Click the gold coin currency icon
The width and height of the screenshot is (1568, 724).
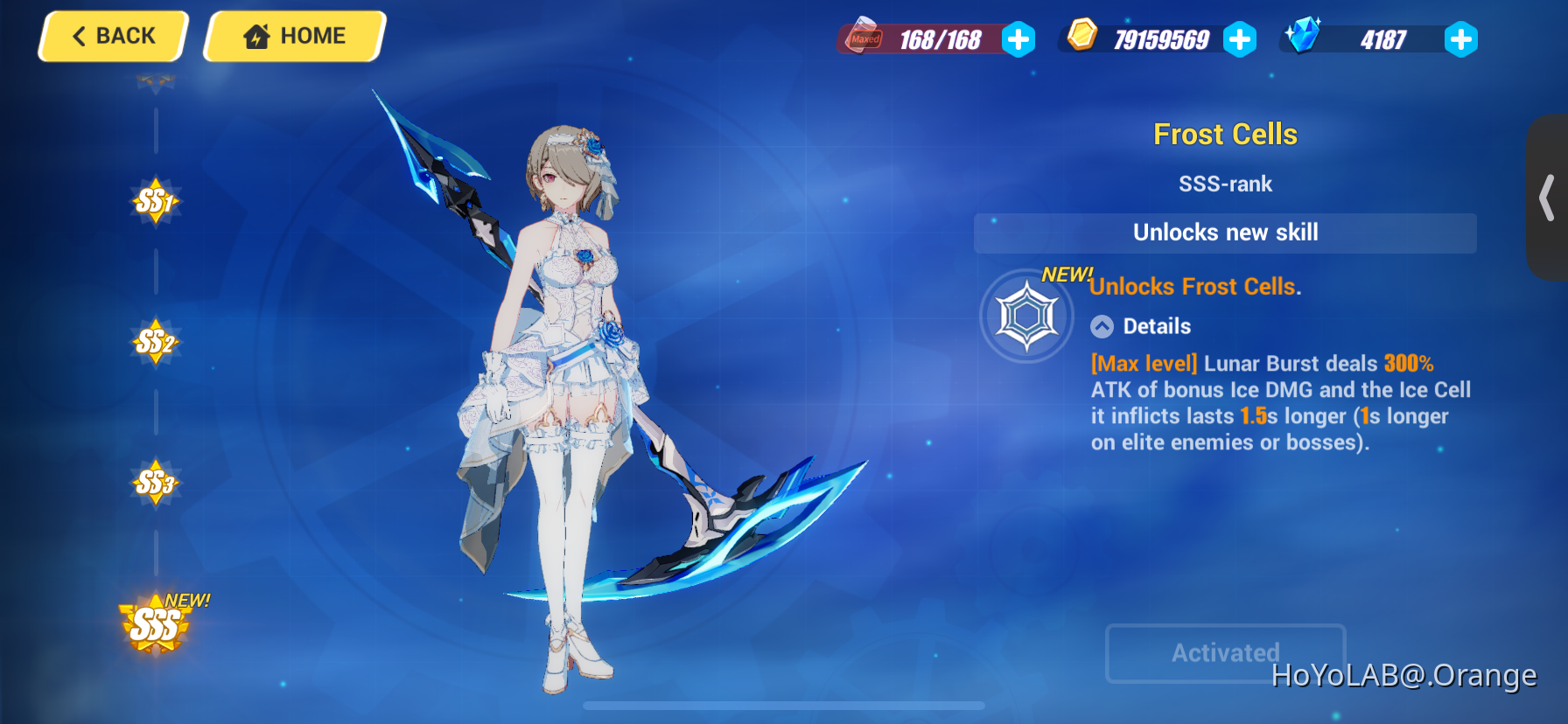tap(1081, 38)
